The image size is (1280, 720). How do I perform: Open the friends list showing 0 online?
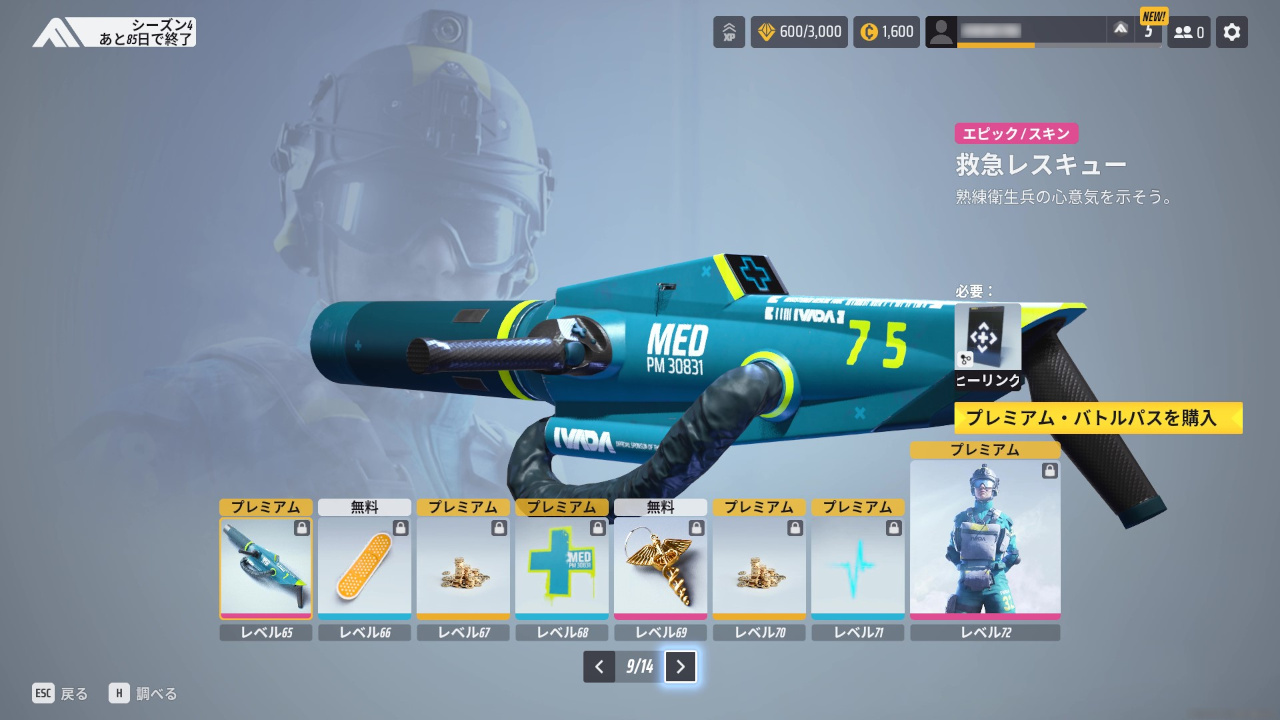(1188, 32)
